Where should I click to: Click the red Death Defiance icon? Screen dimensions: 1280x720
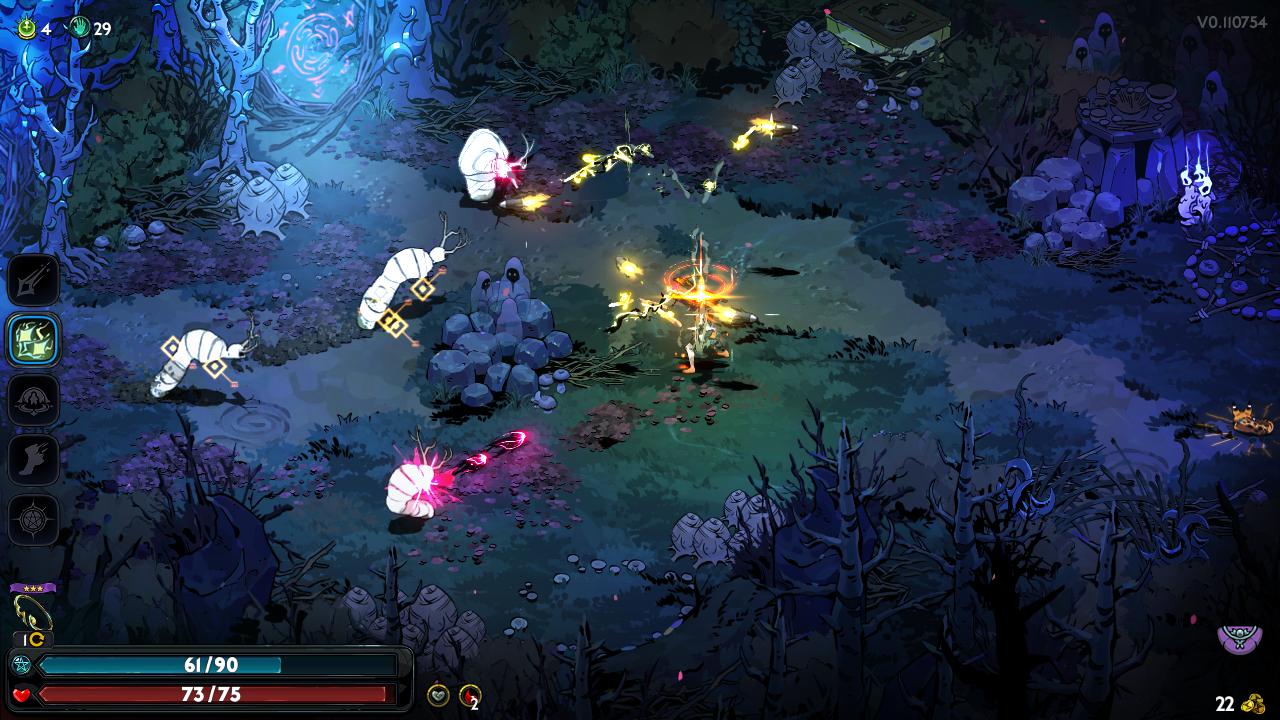click(x=469, y=695)
